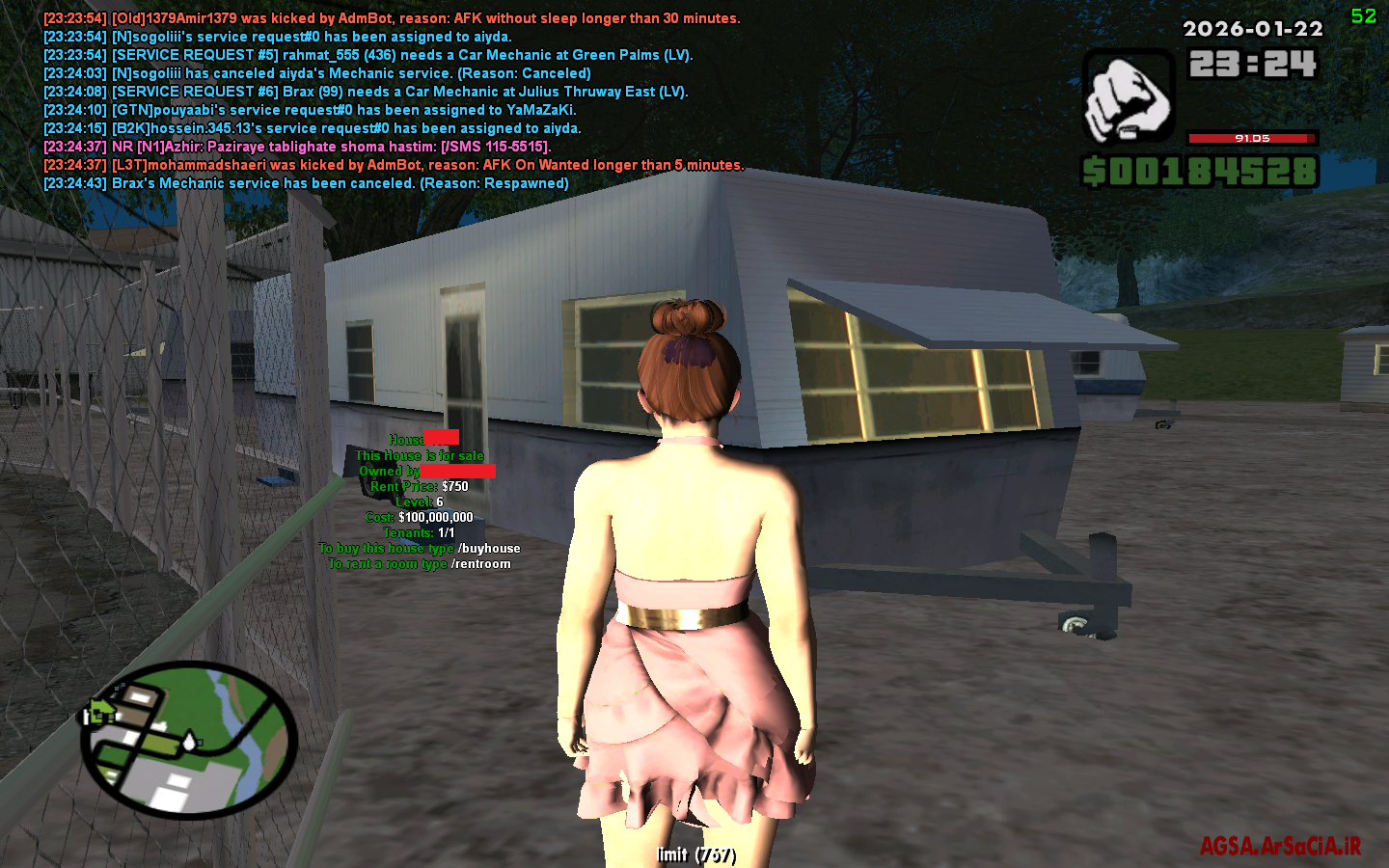Viewport: 1389px width, 868px height.
Task: Click the fist weapon icon in HUD
Action: (1126, 98)
